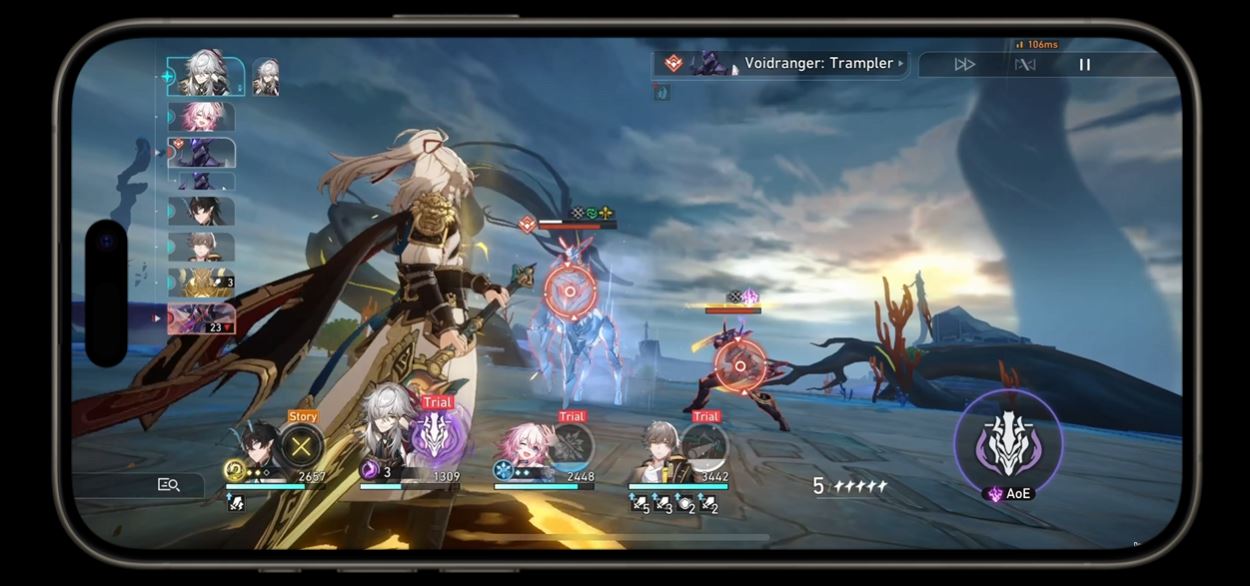Select the pink-haired girl in turn order

(x=202, y=117)
